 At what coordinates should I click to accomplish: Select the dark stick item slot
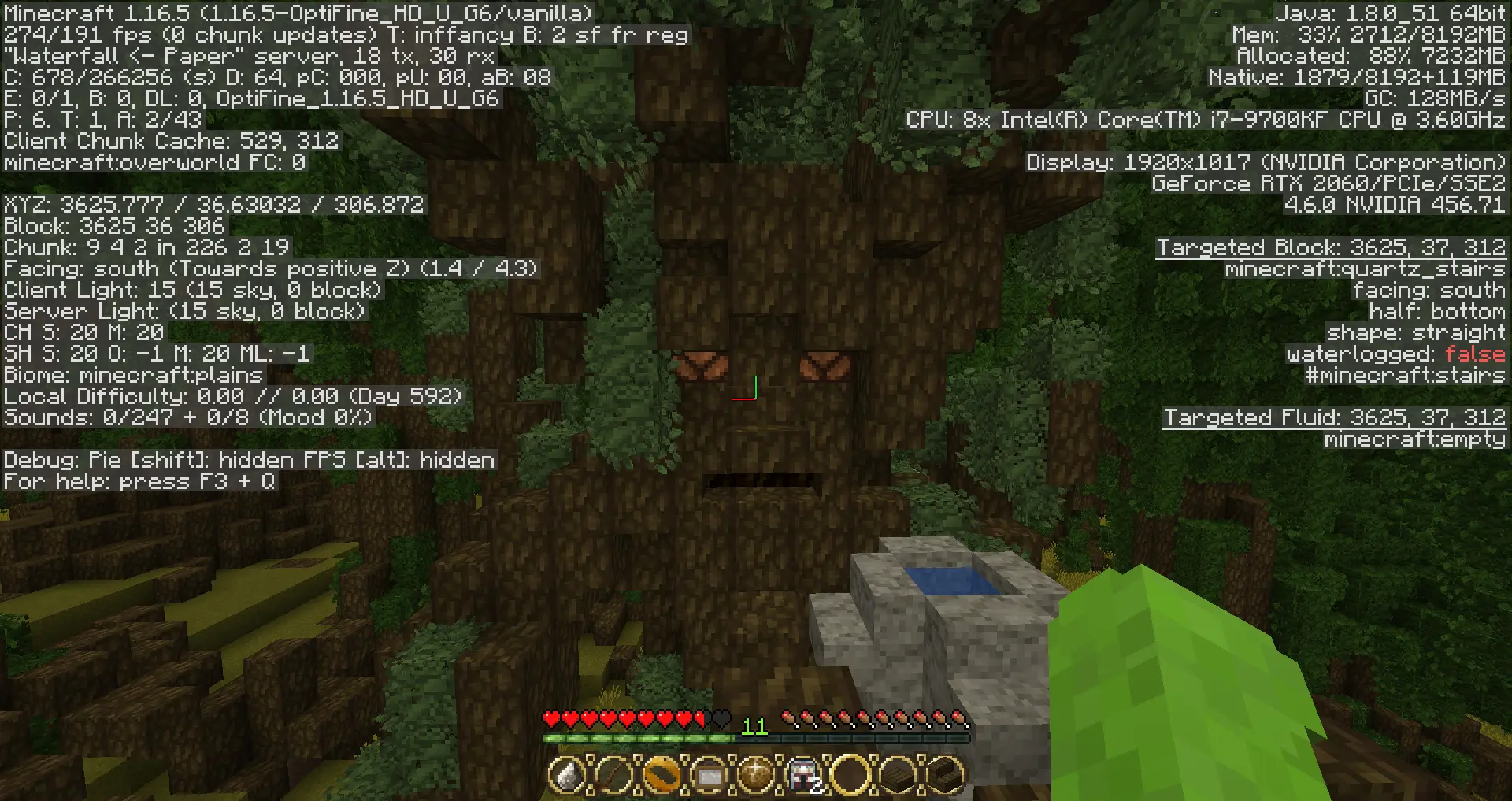pyautogui.click(x=614, y=775)
